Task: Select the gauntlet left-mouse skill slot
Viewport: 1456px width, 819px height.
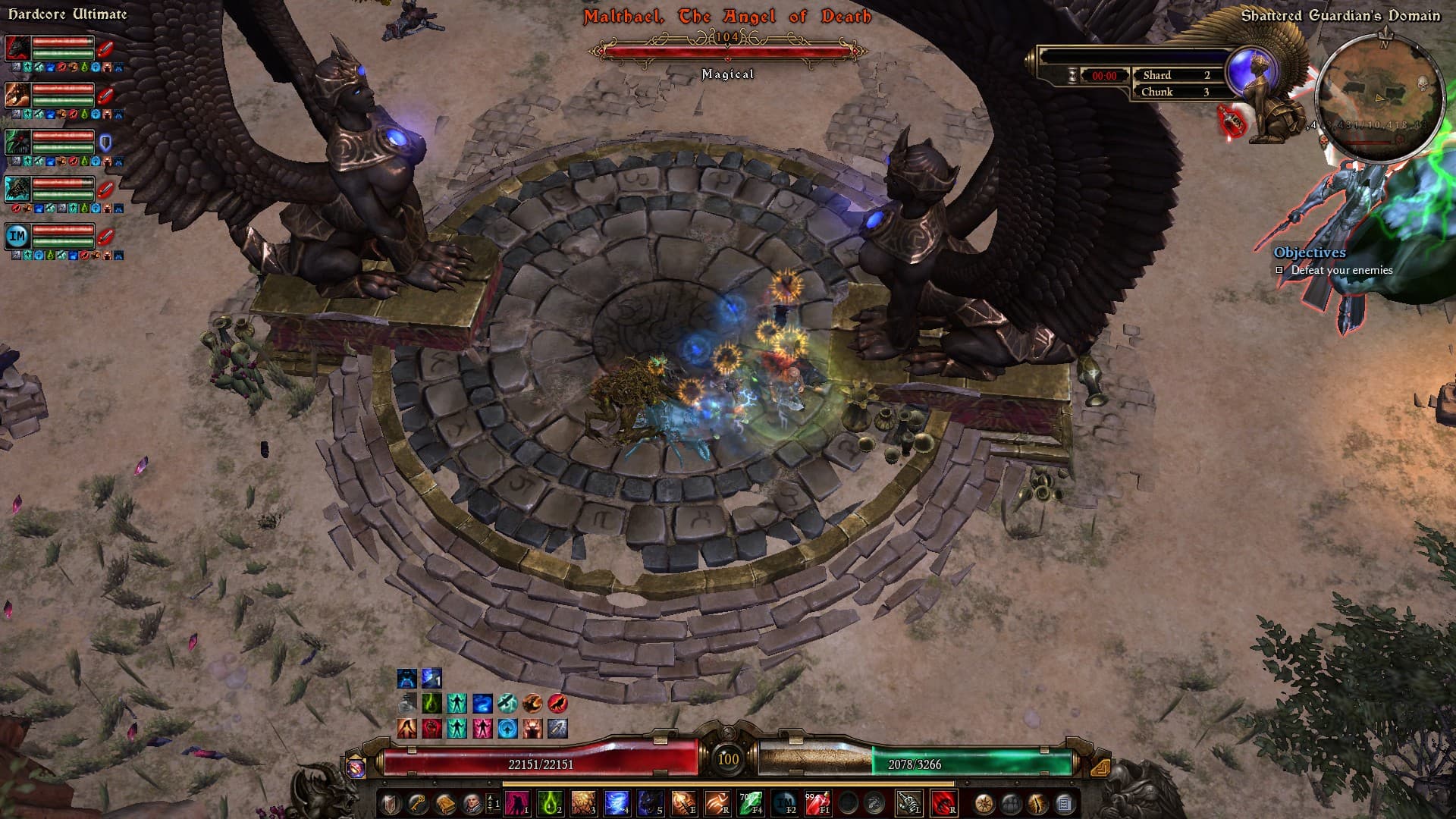Action: point(908,803)
